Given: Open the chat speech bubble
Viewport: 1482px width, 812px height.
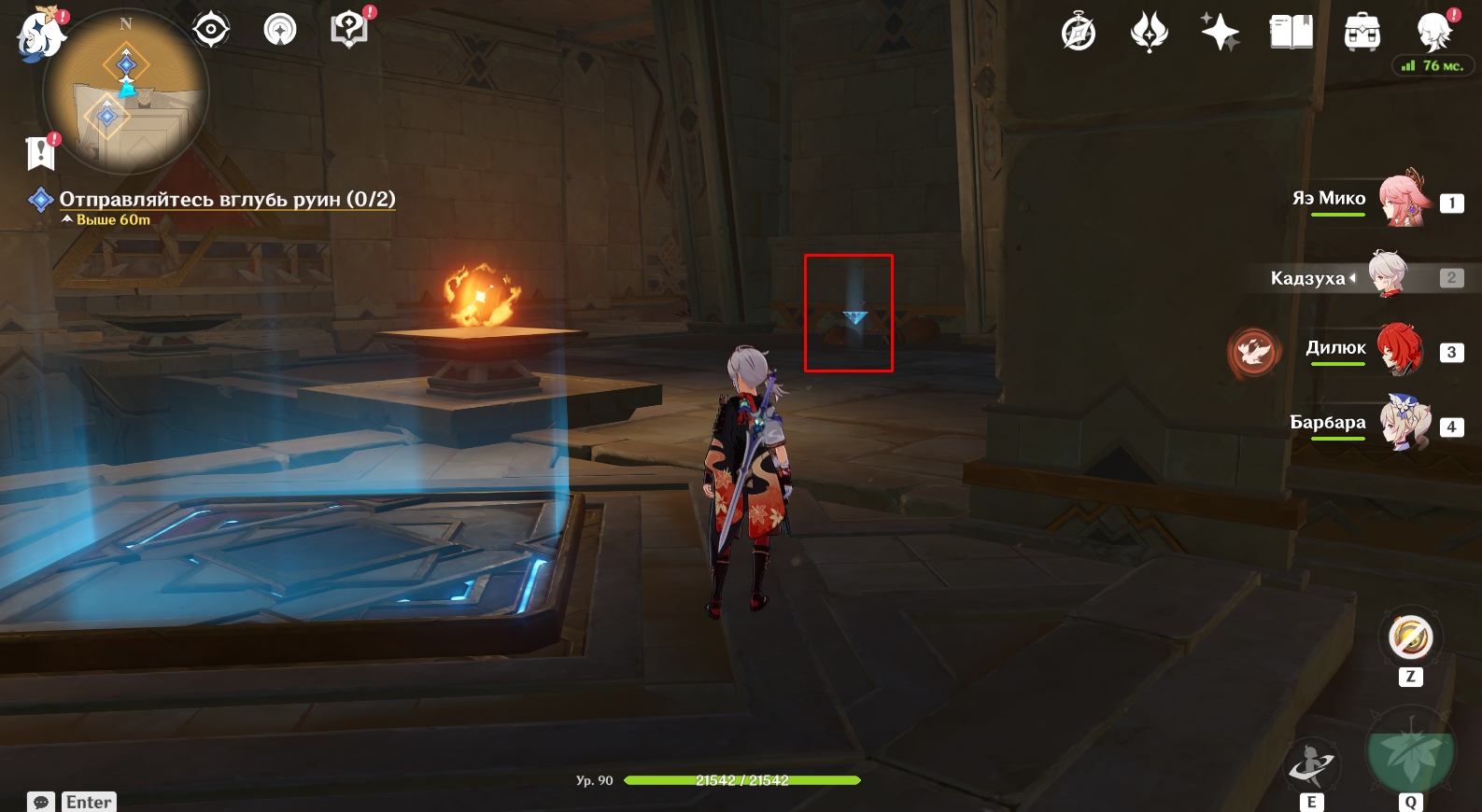Looking at the screenshot, I should pyautogui.click(x=41, y=802).
